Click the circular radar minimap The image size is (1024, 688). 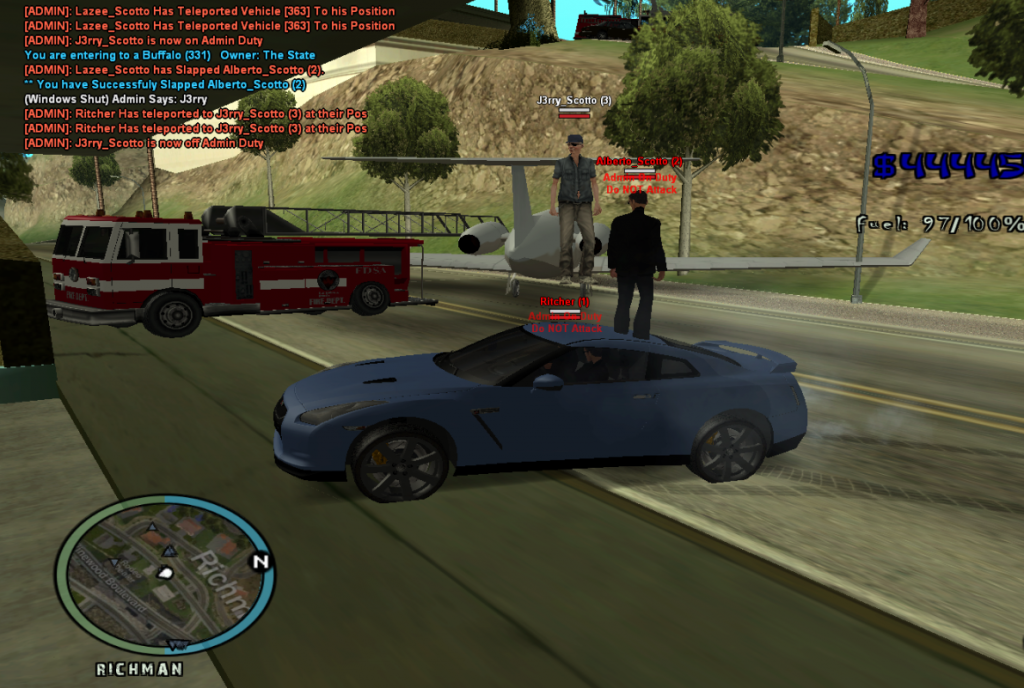(165, 575)
